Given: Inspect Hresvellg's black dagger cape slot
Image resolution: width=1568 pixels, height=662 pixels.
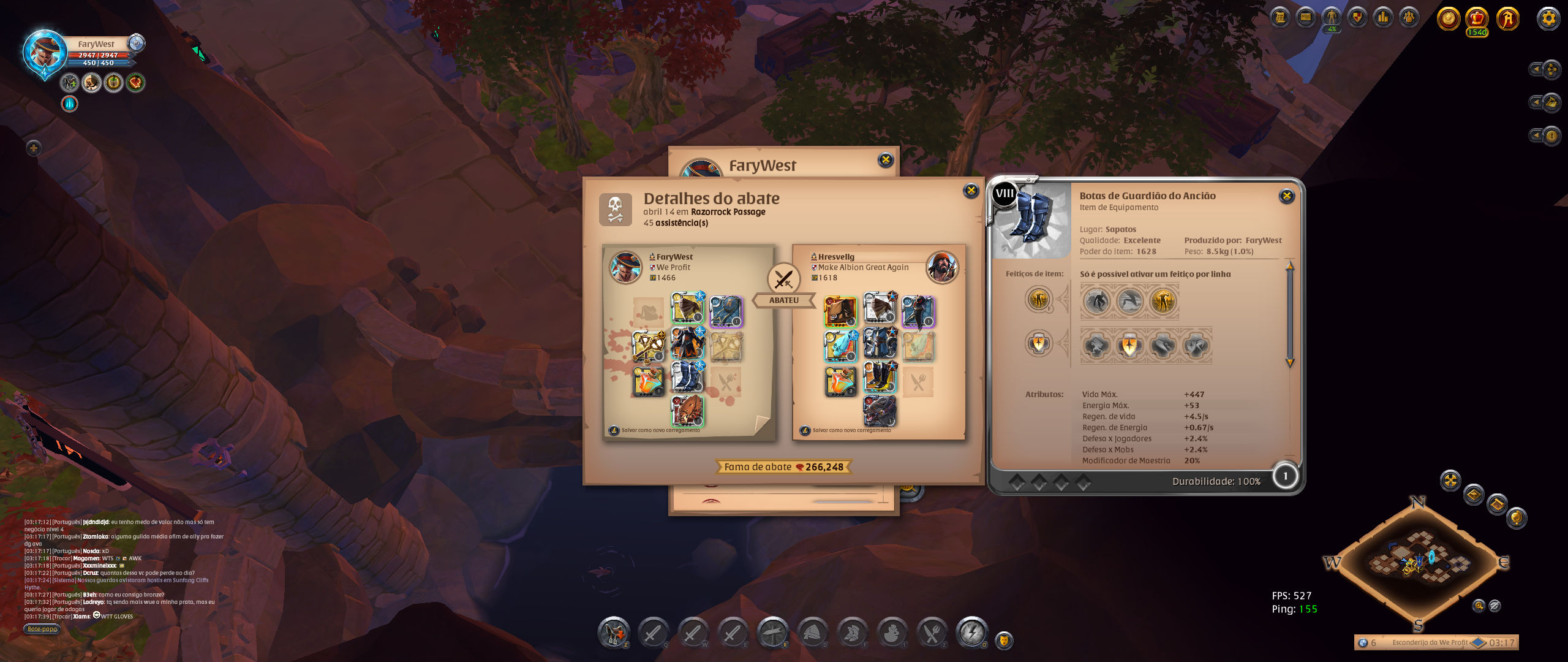Looking at the screenshot, I should pyautogui.click(x=918, y=311).
